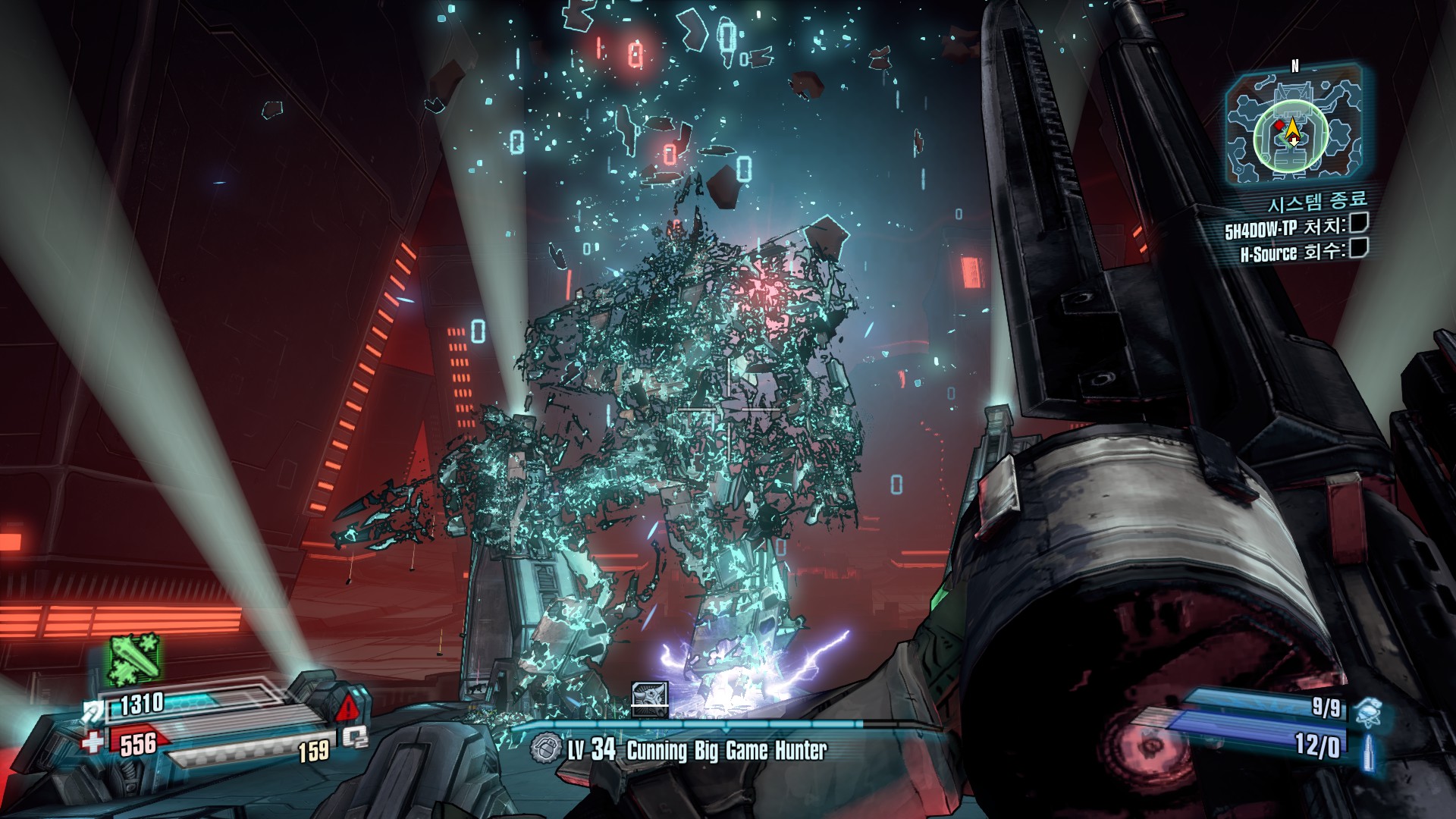Click the red health cross icon
Image resolution: width=1456 pixels, height=819 pixels.
(x=93, y=742)
